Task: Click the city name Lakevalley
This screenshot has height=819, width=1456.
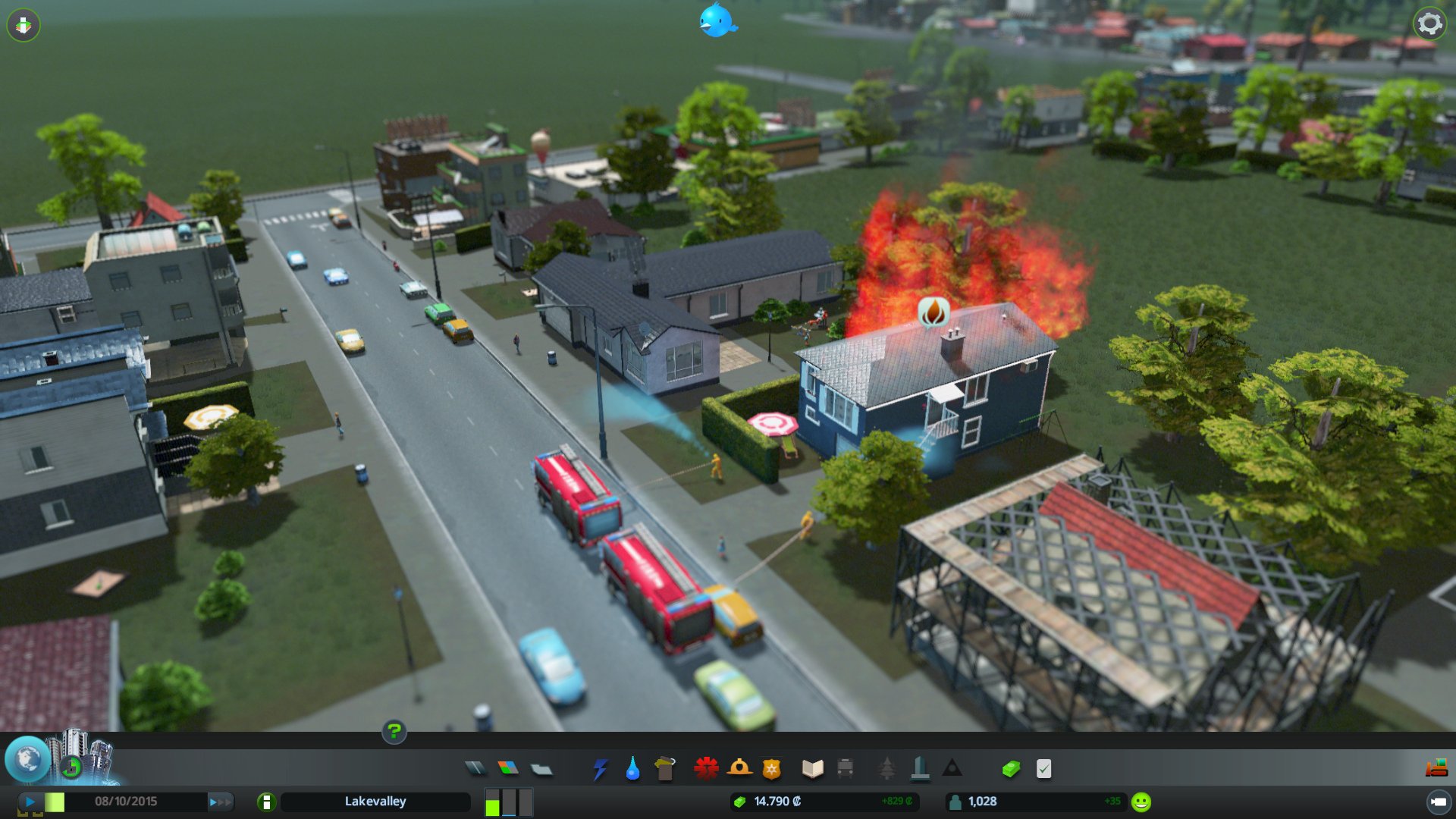Action: click(377, 801)
